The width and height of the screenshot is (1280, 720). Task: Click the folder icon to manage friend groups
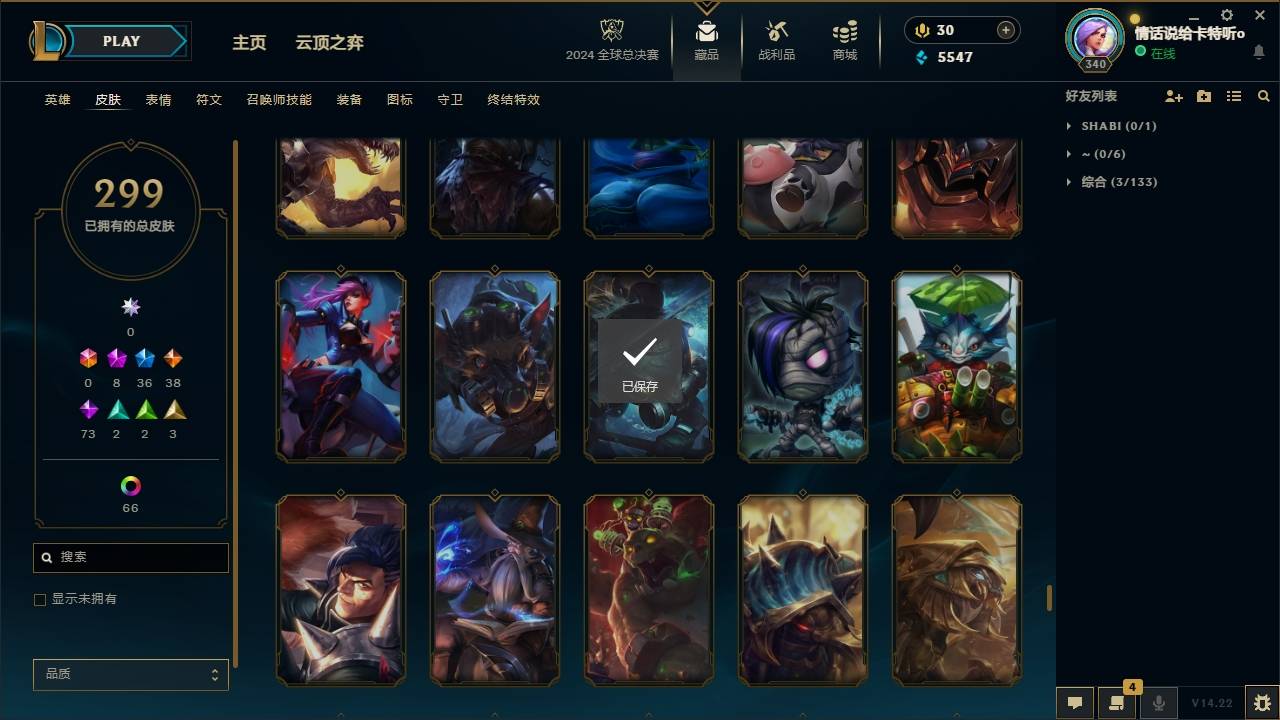pyautogui.click(x=1203, y=95)
